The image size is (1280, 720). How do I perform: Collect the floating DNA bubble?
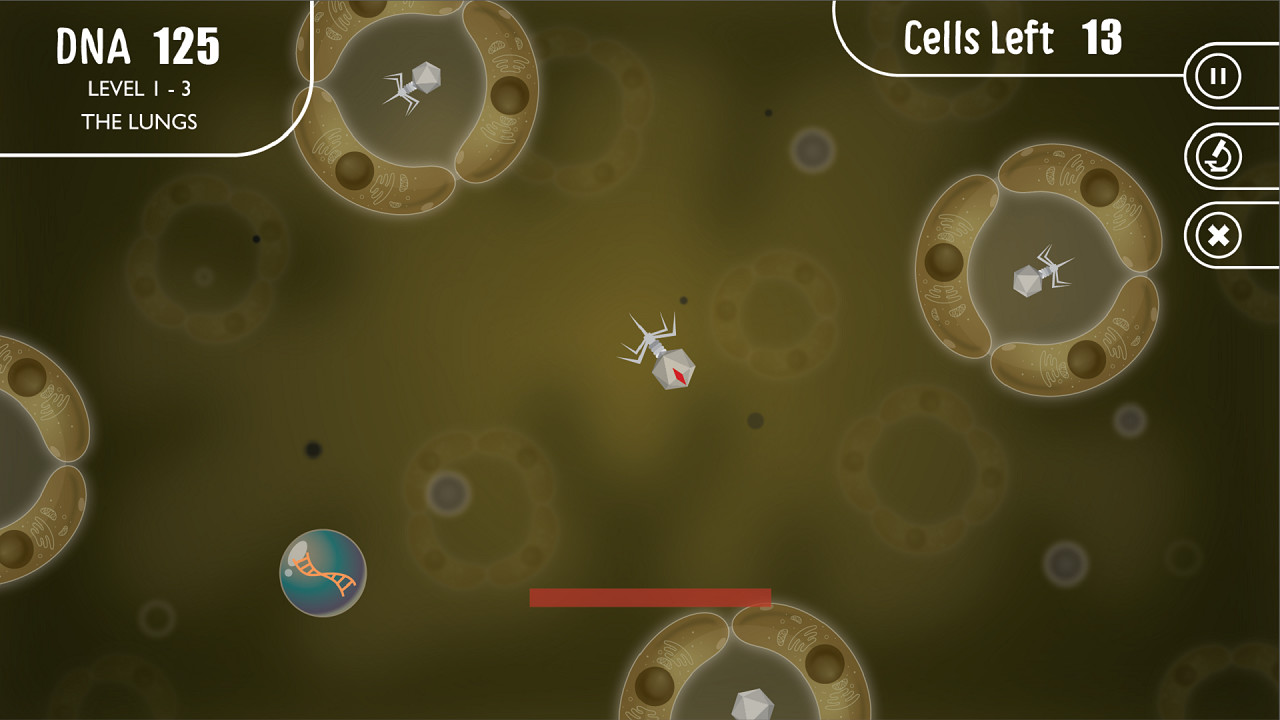[322, 573]
